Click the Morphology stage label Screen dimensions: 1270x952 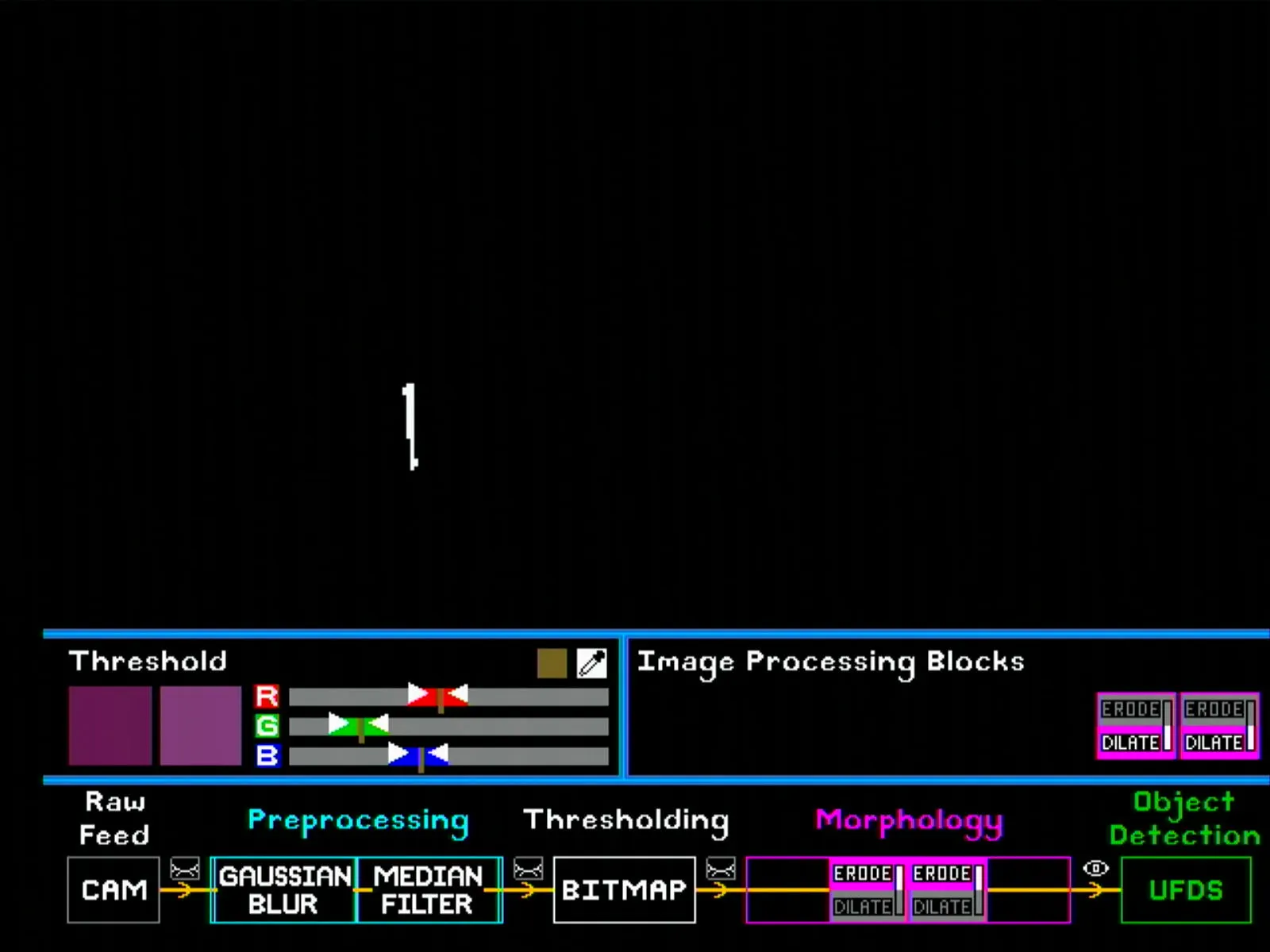(907, 821)
